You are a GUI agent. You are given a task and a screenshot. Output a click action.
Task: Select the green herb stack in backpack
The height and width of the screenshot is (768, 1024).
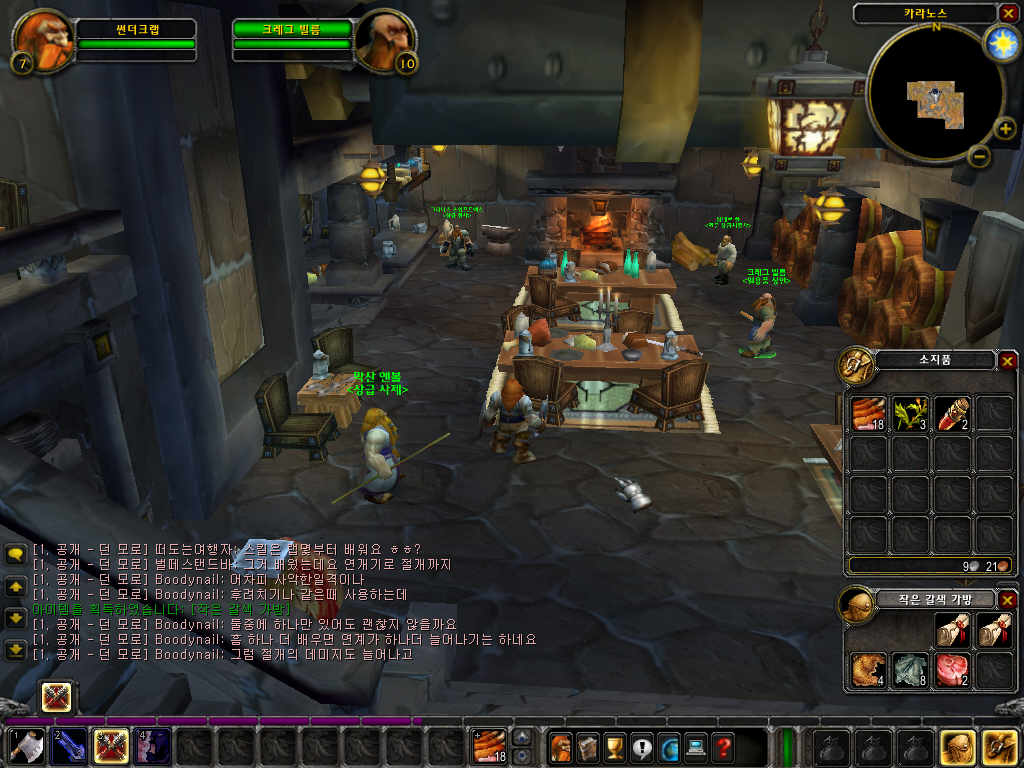[x=910, y=414]
